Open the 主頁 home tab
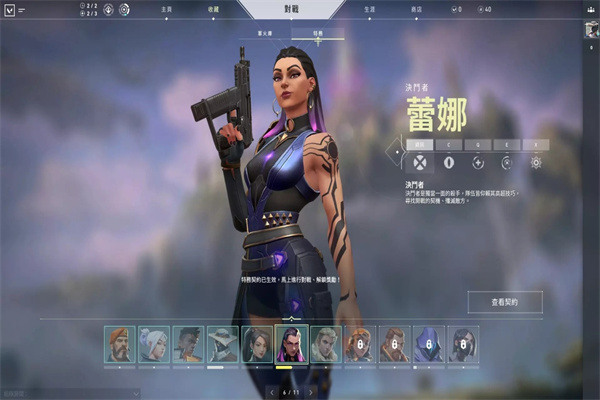Viewport: 600px width, 400px height. click(x=166, y=10)
